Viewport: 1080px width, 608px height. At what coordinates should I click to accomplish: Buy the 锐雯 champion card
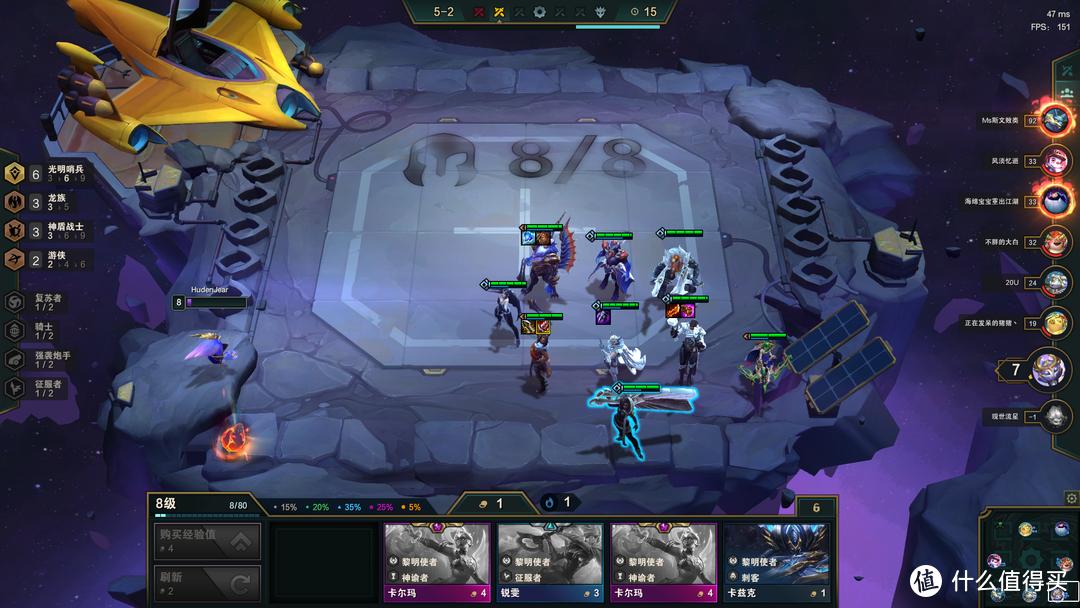coord(550,564)
